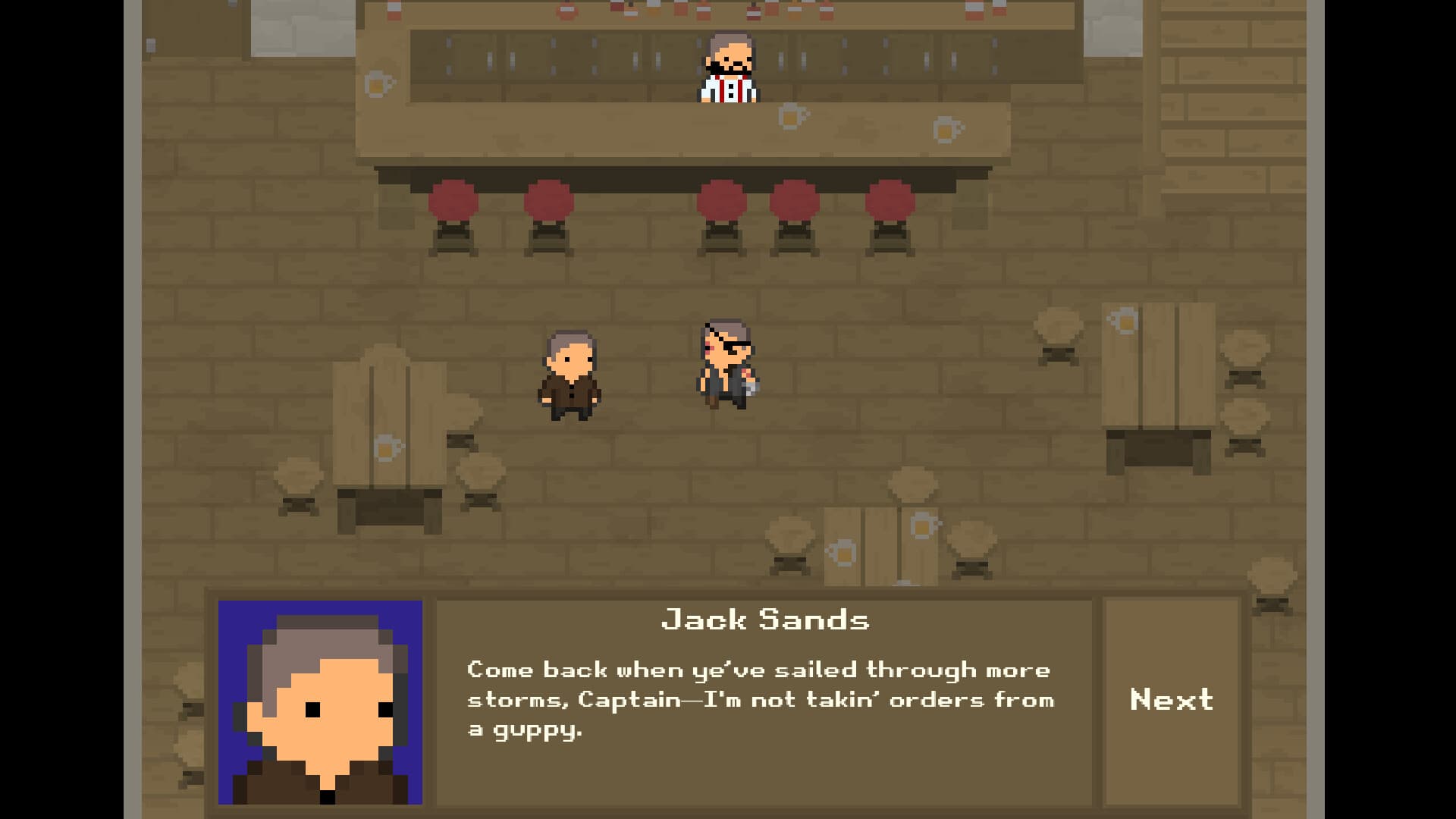The image size is (1456, 819).
Task: Click the dialogue text about sailing through storms
Action: click(x=758, y=699)
